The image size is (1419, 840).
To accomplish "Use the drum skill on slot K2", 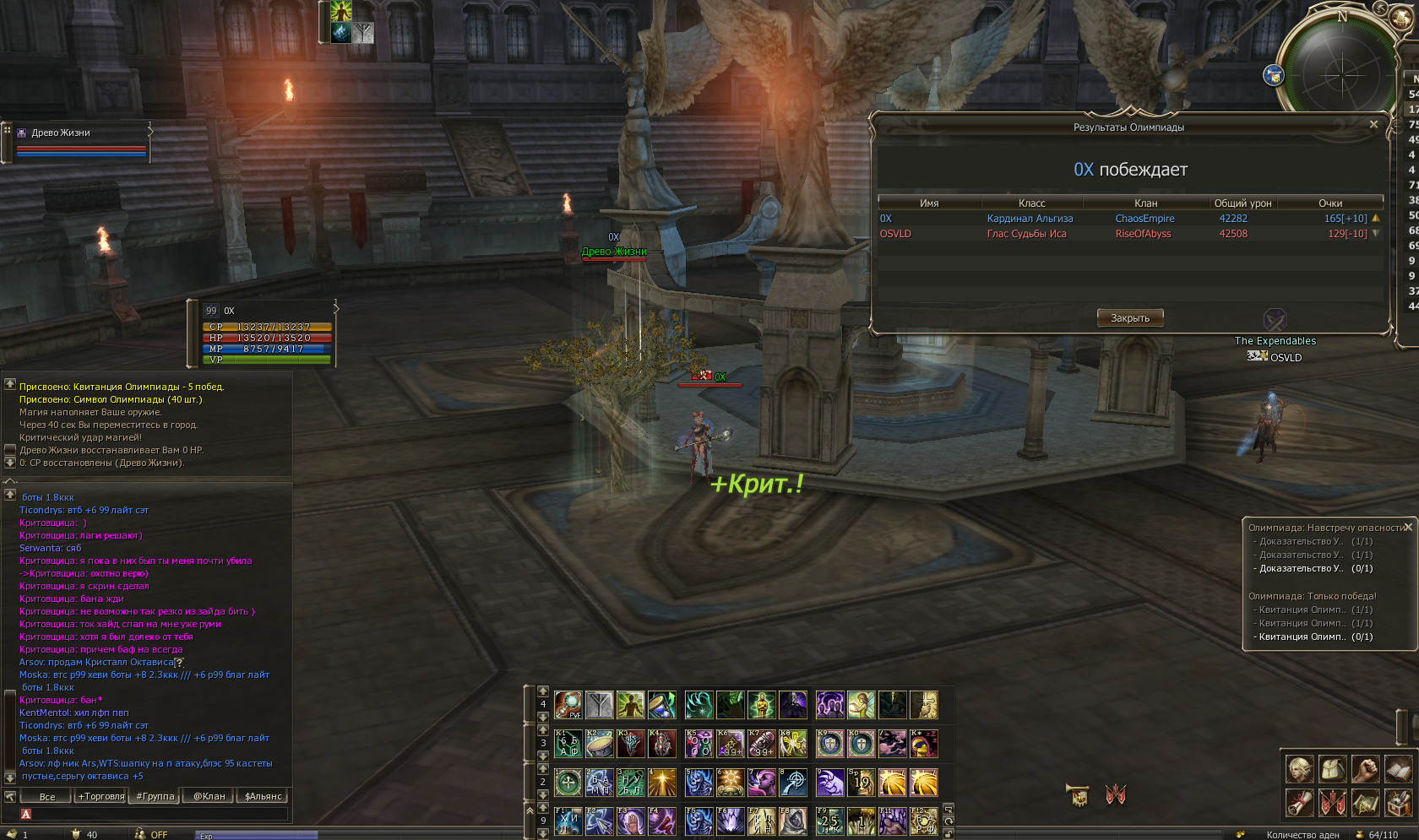I will pyautogui.click(x=600, y=744).
